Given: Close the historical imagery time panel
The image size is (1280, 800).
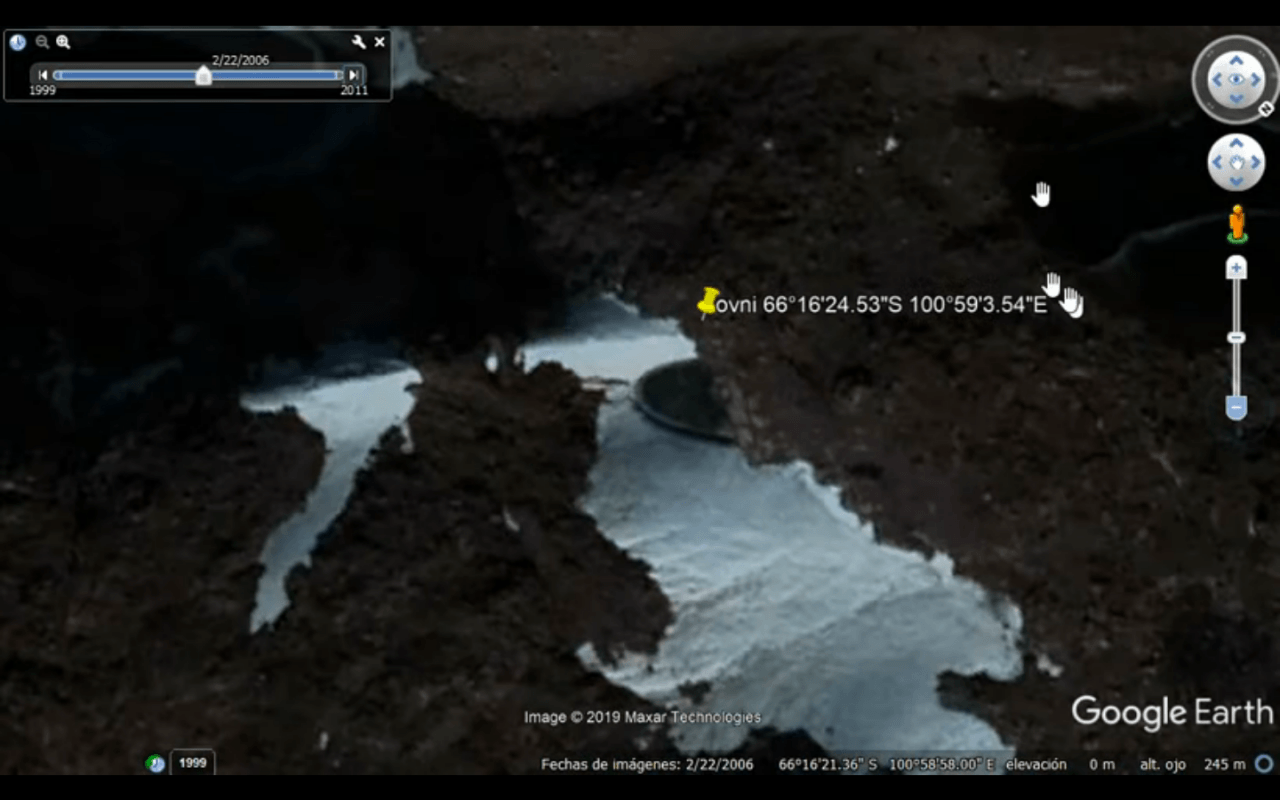Looking at the screenshot, I should [379, 42].
